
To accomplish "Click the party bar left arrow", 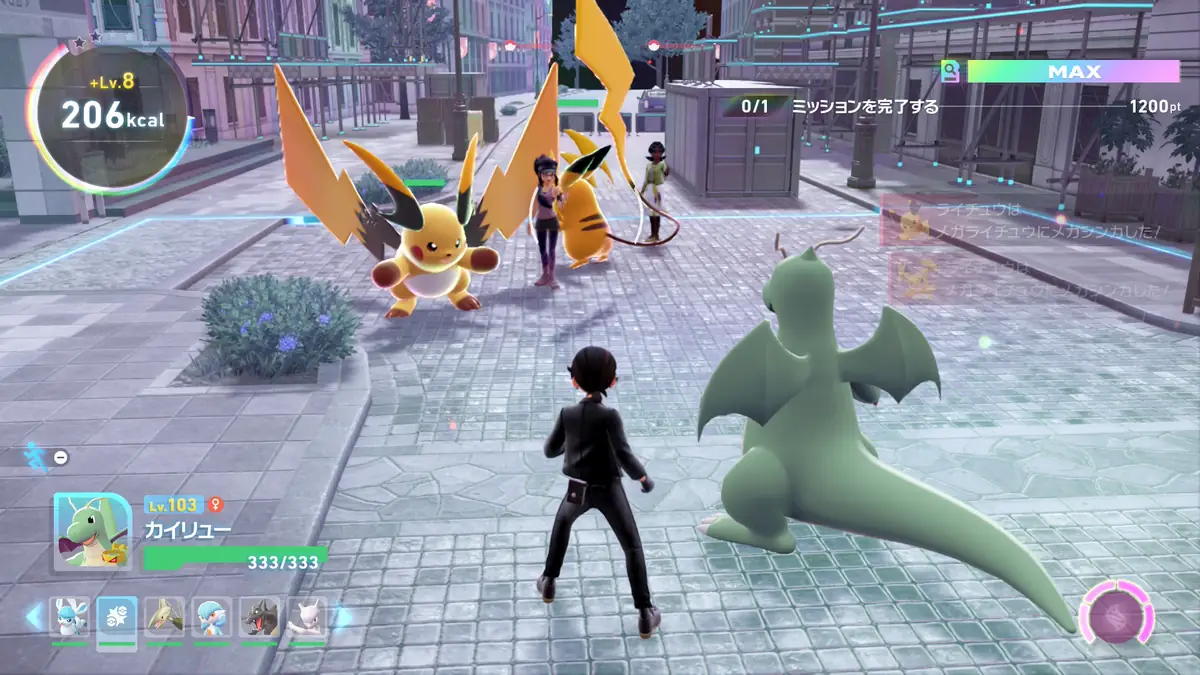I will click(35, 617).
